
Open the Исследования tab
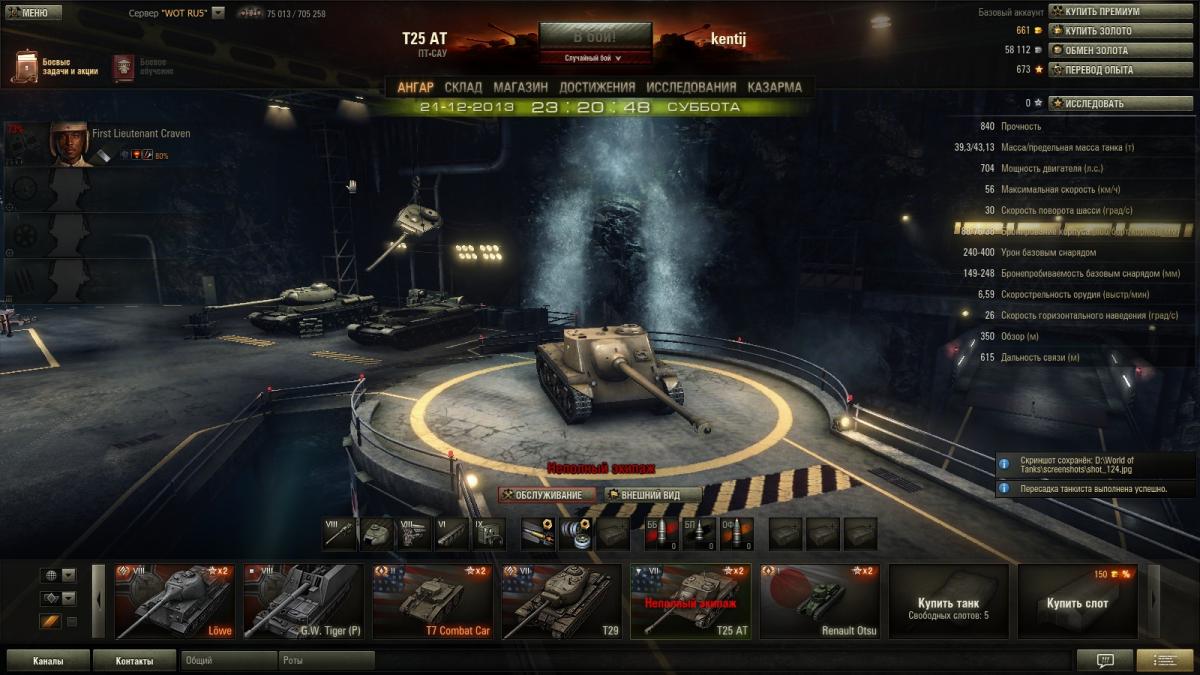coord(691,87)
